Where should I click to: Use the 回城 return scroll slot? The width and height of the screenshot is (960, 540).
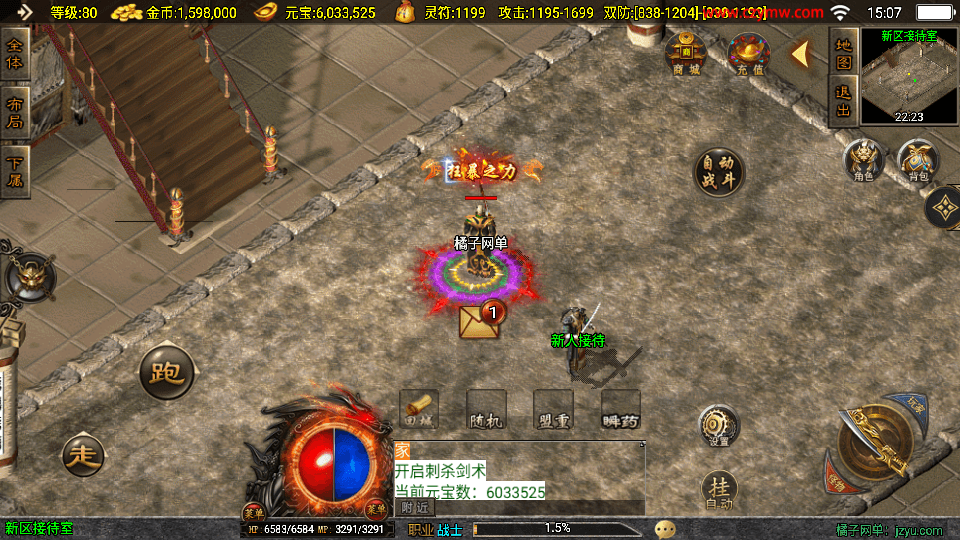(420, 410)
